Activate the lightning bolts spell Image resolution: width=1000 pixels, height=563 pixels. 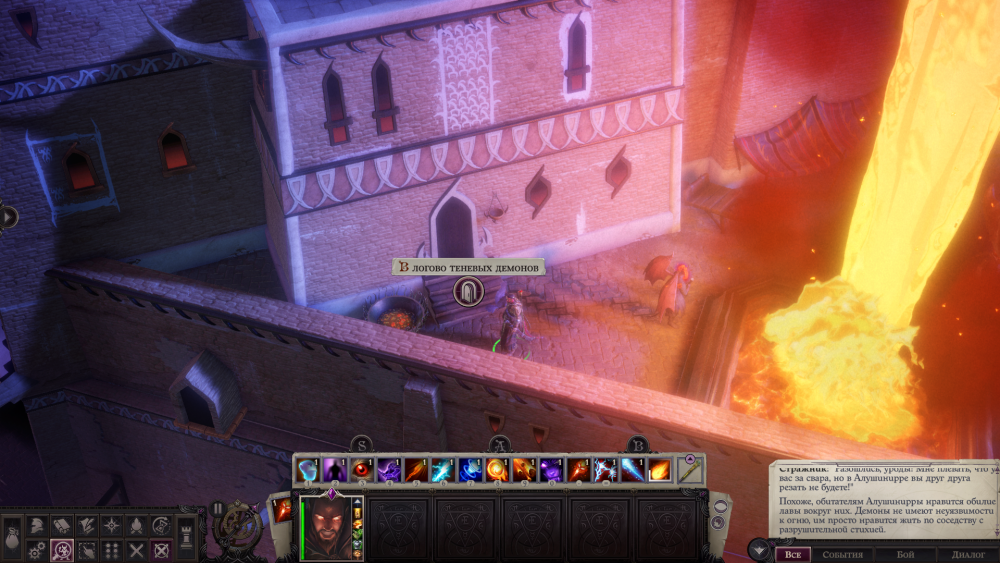(x=605, y=469)
